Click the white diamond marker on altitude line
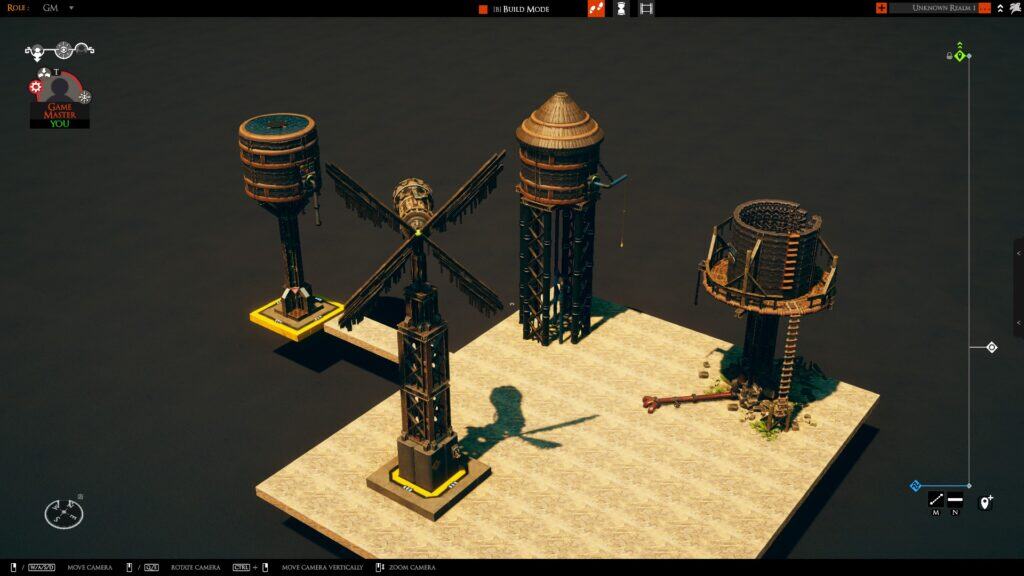The image size is (1024, 576). [991, 348]
